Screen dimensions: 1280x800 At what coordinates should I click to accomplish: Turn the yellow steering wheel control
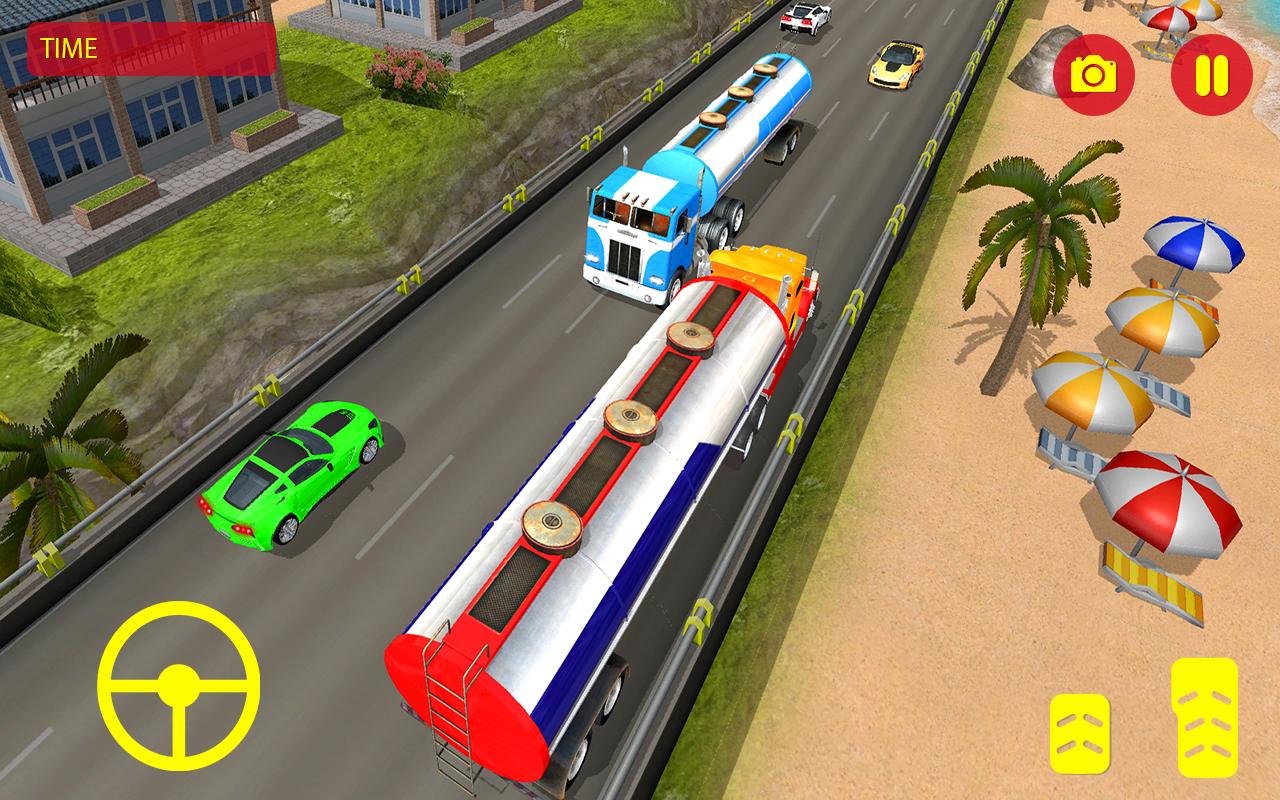point(179,684)
